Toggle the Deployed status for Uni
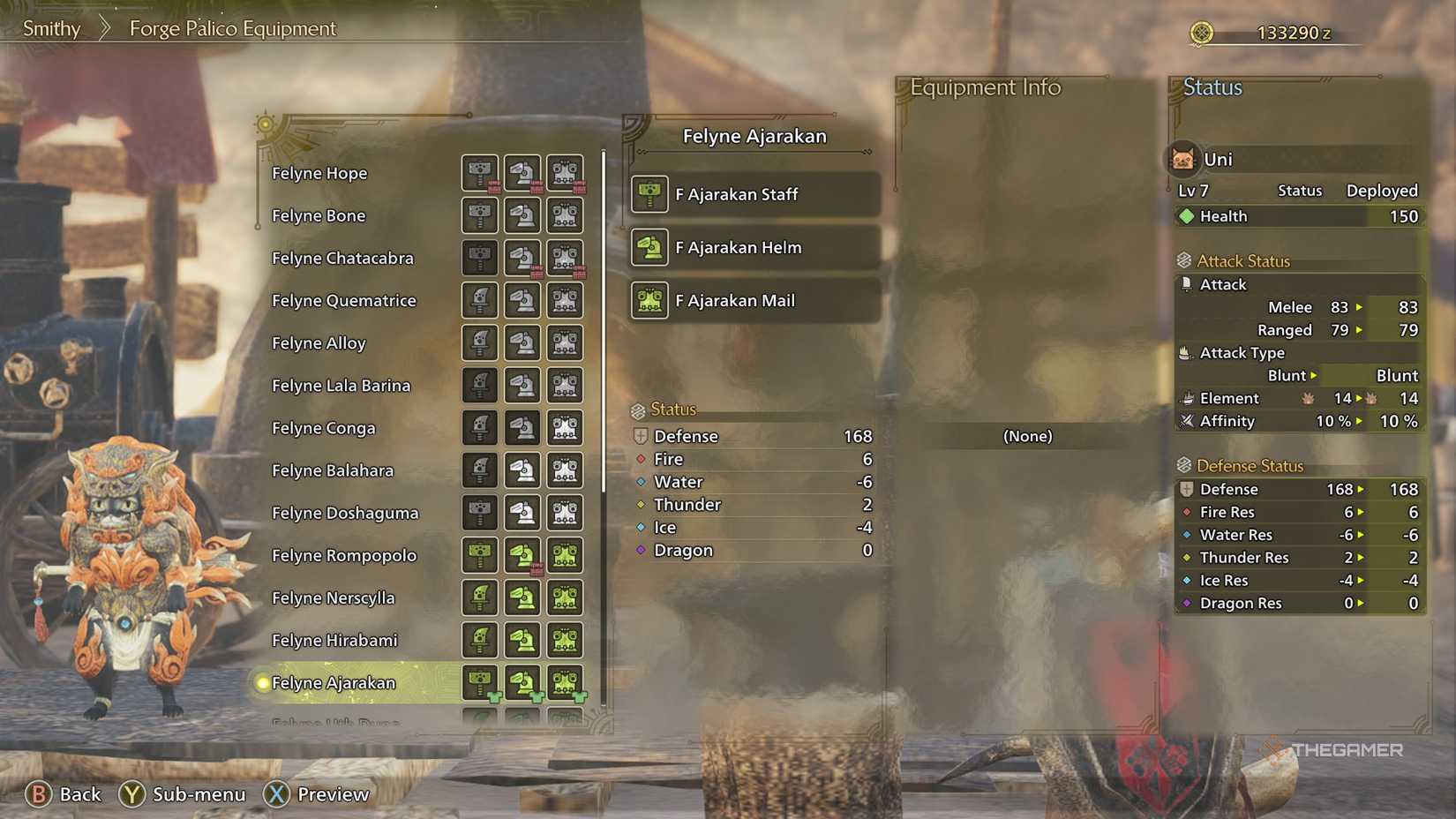The image size is (1456, 819). tap(1382, 190)
